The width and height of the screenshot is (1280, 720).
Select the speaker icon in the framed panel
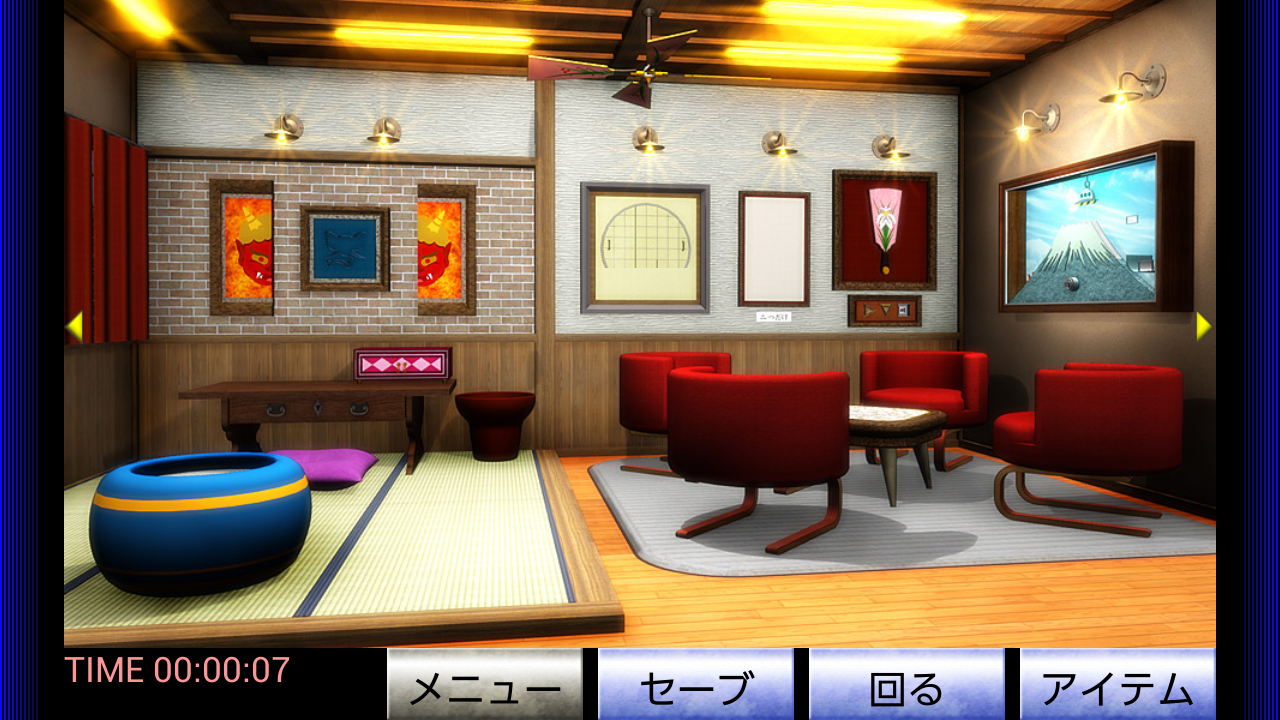point(903,310)
